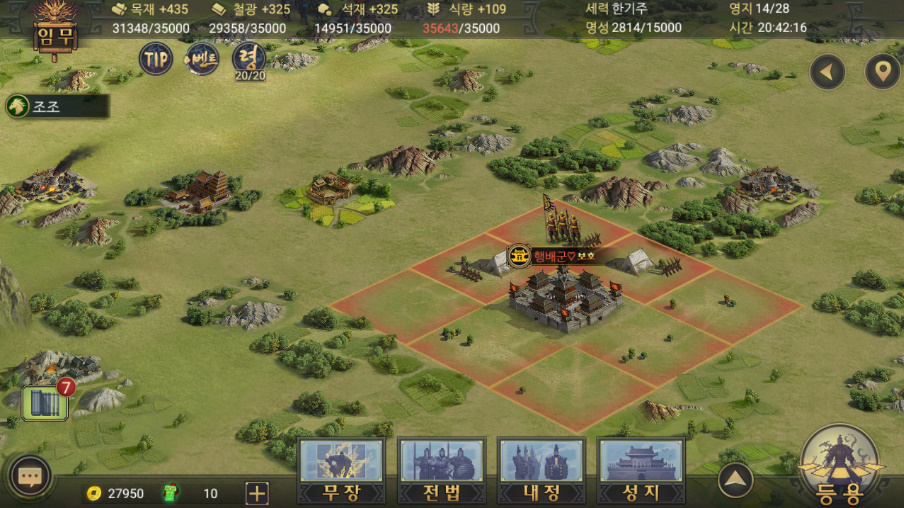Open the 성지 city menu

641,471
